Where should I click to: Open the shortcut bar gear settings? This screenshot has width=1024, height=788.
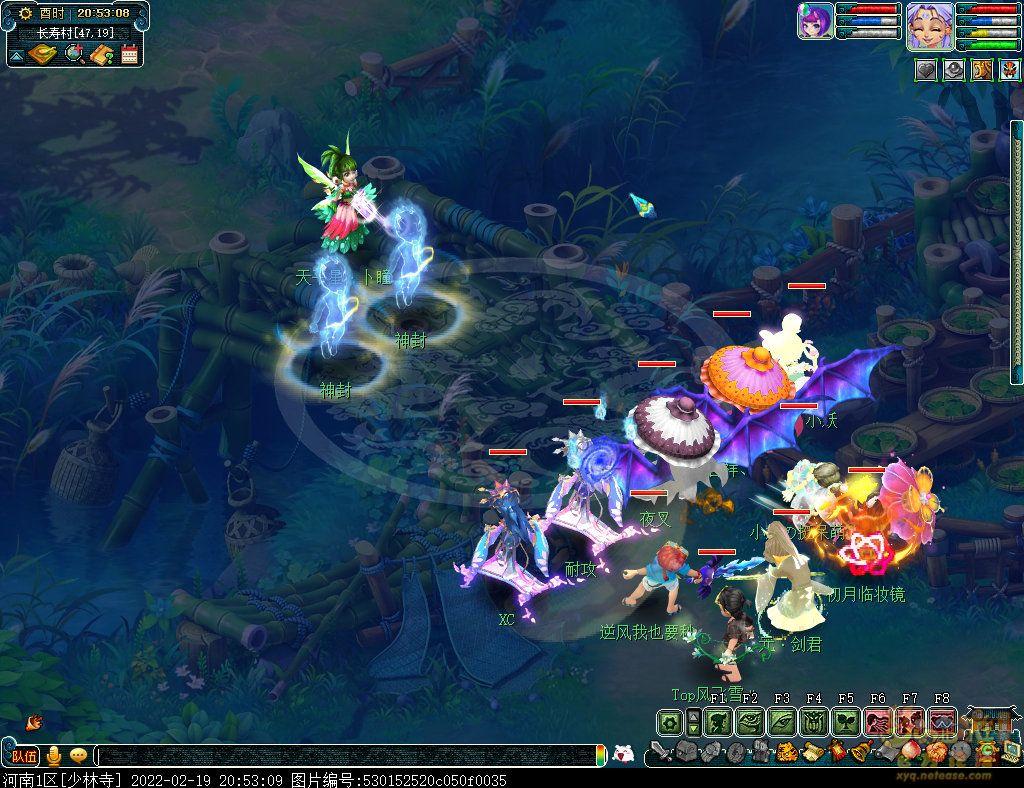click(670, 721)
